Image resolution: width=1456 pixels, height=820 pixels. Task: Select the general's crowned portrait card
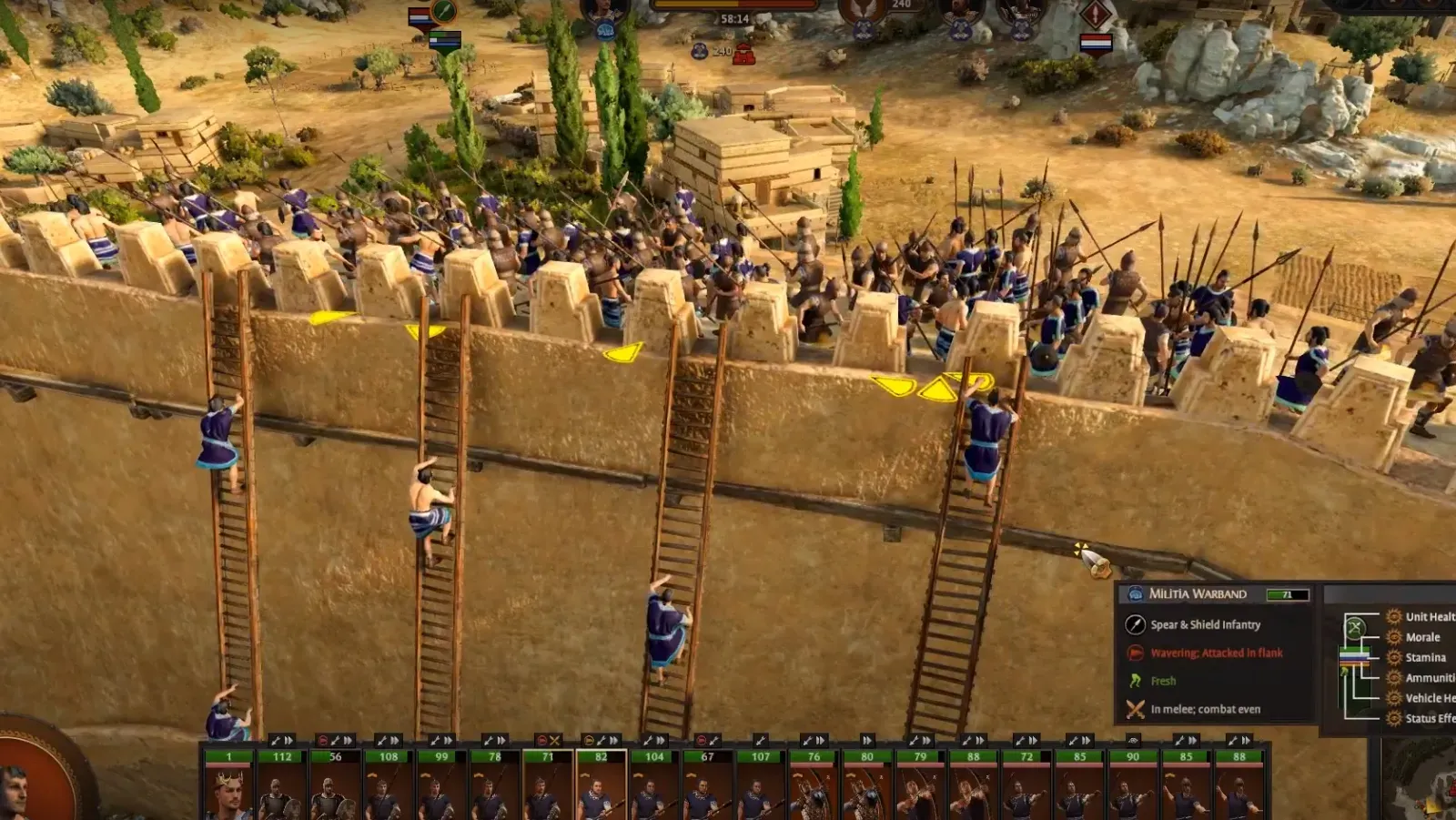click(227, 790)
